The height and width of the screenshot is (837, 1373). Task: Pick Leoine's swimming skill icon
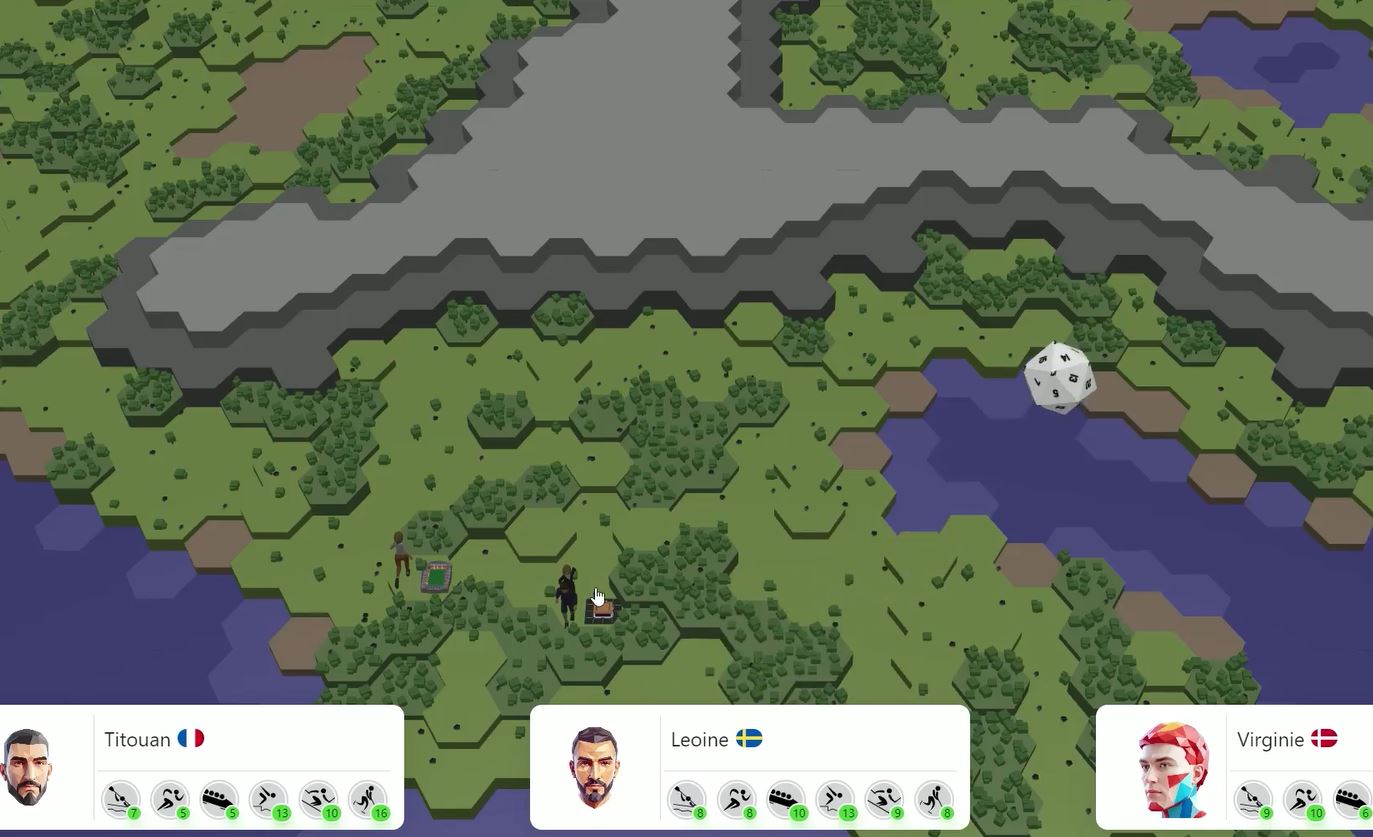(835, 799)
